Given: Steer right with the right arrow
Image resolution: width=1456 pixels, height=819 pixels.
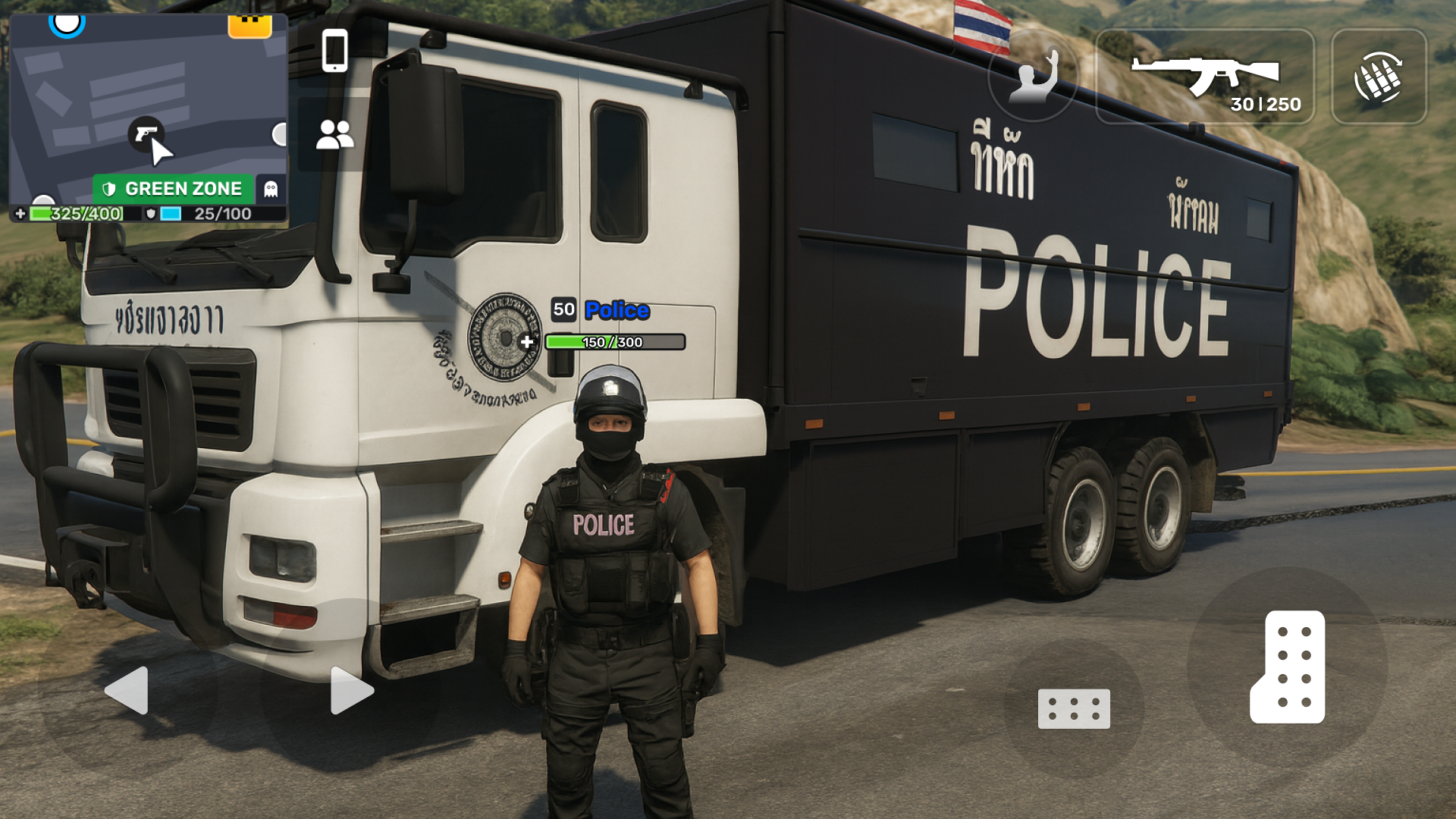Looking at the screenshot, I should tap(351, 690).
